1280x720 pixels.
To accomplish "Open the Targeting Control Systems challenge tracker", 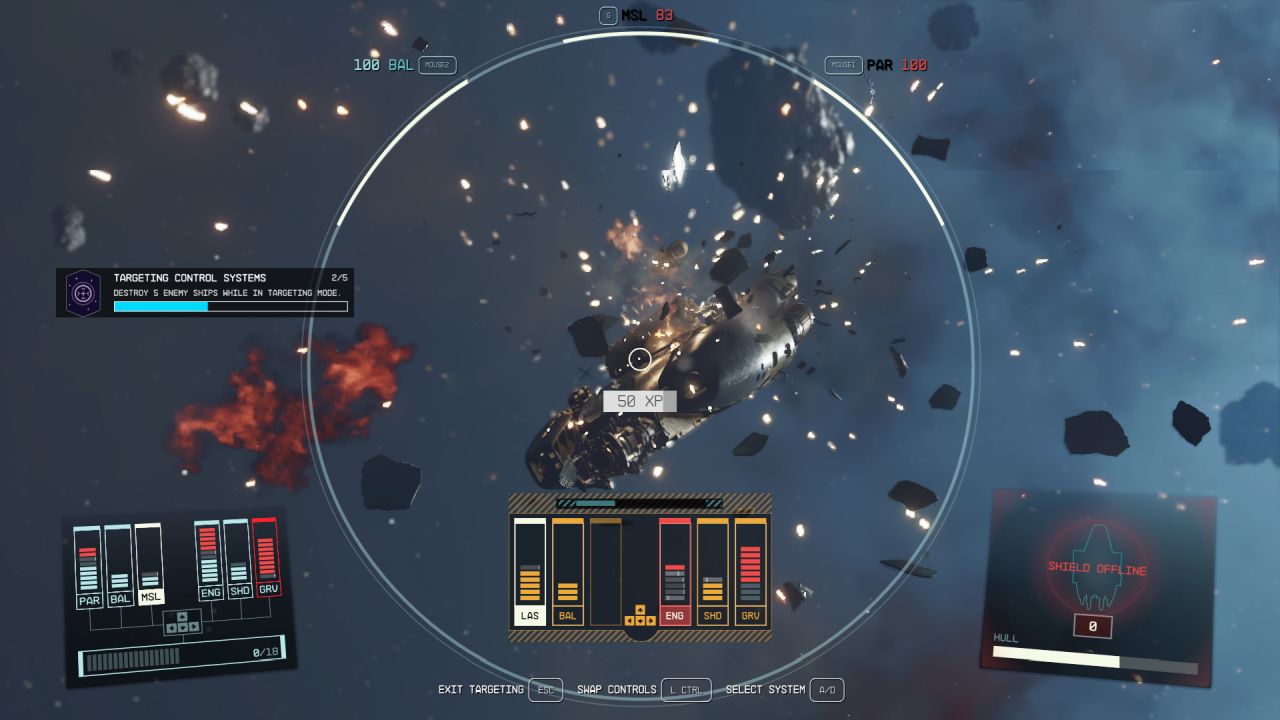I will tap(205, 293).
